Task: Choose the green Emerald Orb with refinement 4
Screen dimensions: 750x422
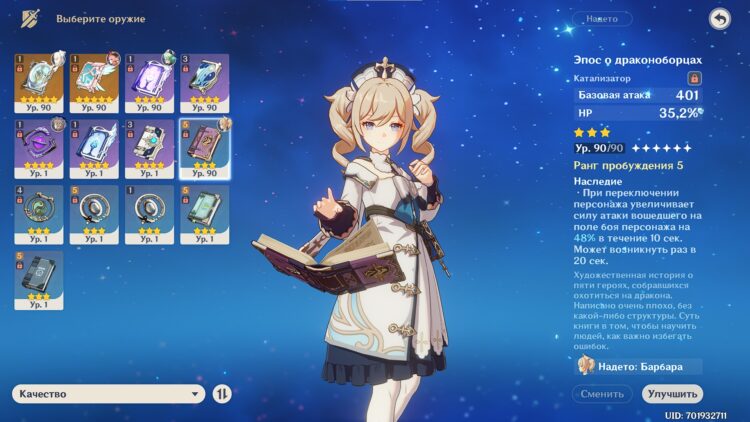Action: click(38, 210)
